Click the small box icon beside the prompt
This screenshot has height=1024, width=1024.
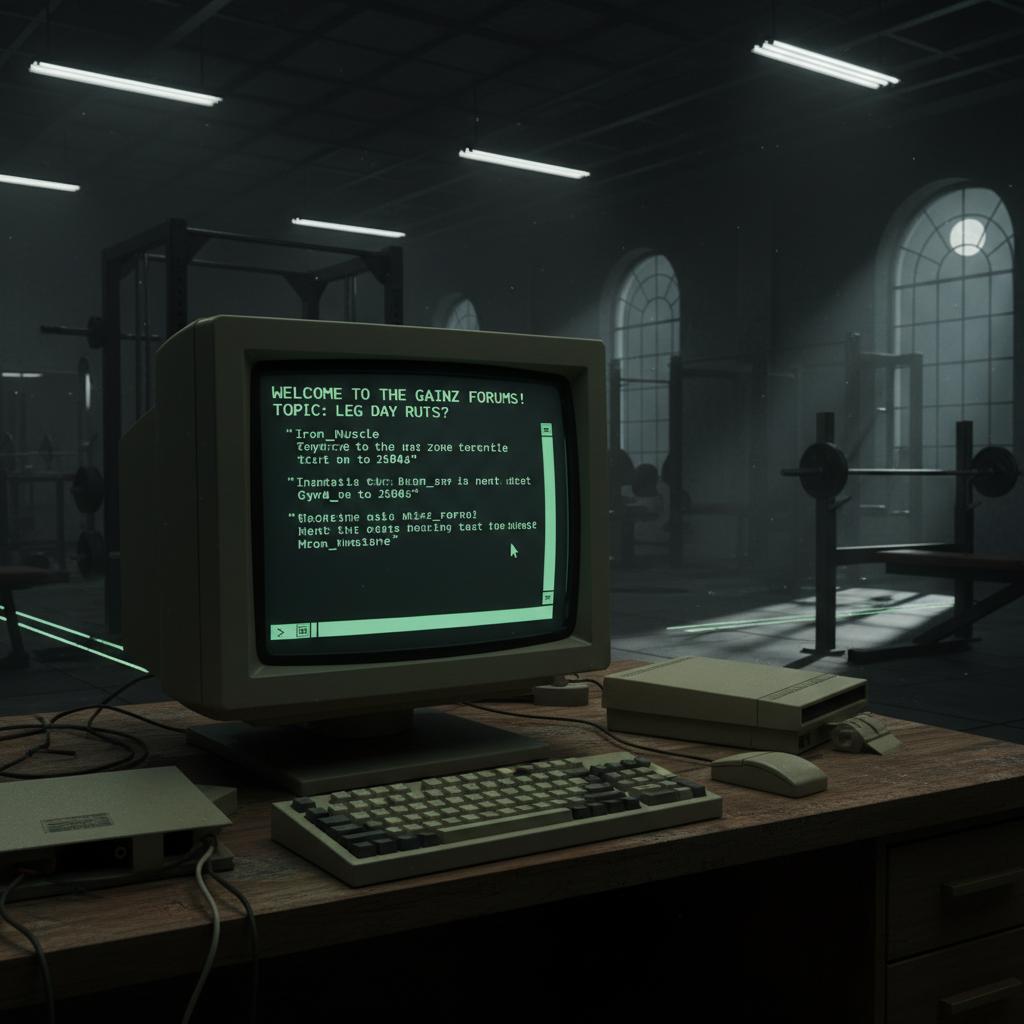(x=303, y=630)
